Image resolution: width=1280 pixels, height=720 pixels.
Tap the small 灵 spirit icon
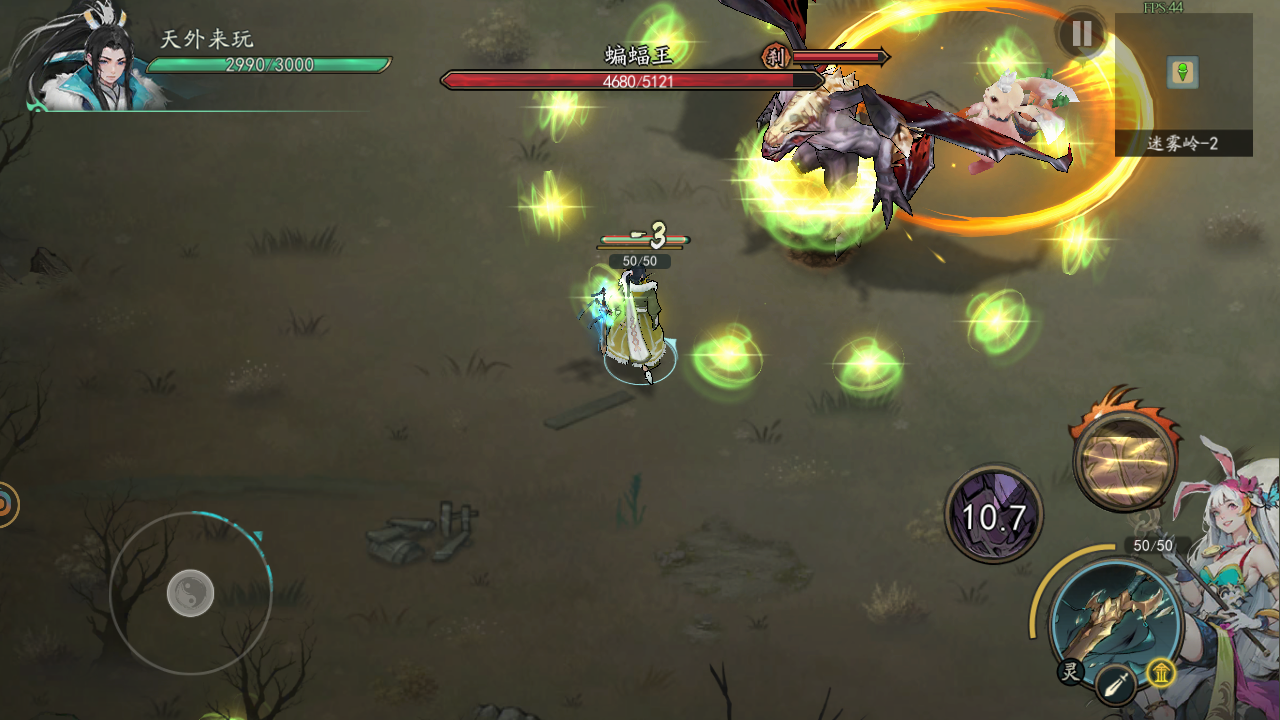point(1071,672)
